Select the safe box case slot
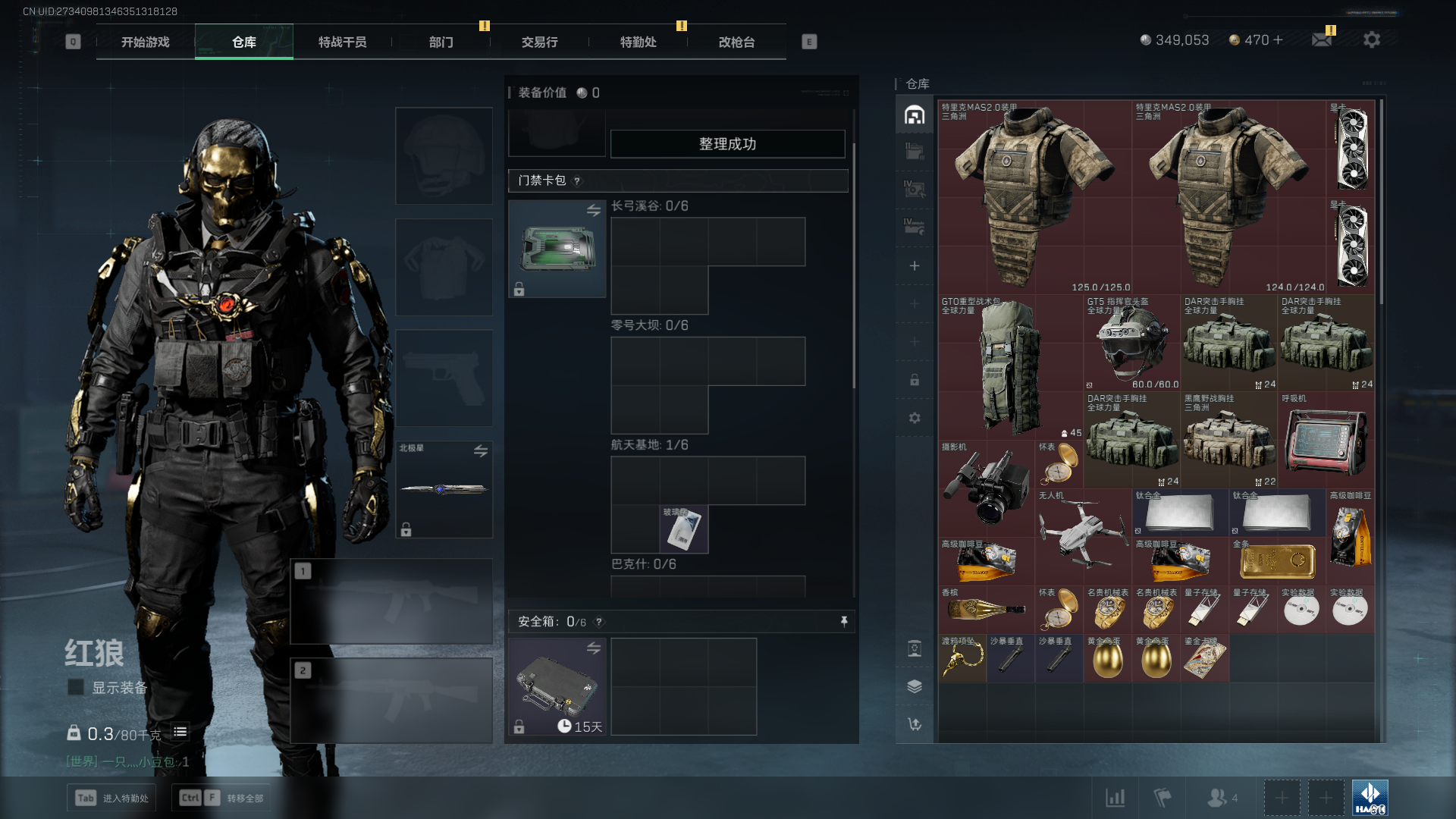This screenshot has height=819, width=1456. pos(557,686)
